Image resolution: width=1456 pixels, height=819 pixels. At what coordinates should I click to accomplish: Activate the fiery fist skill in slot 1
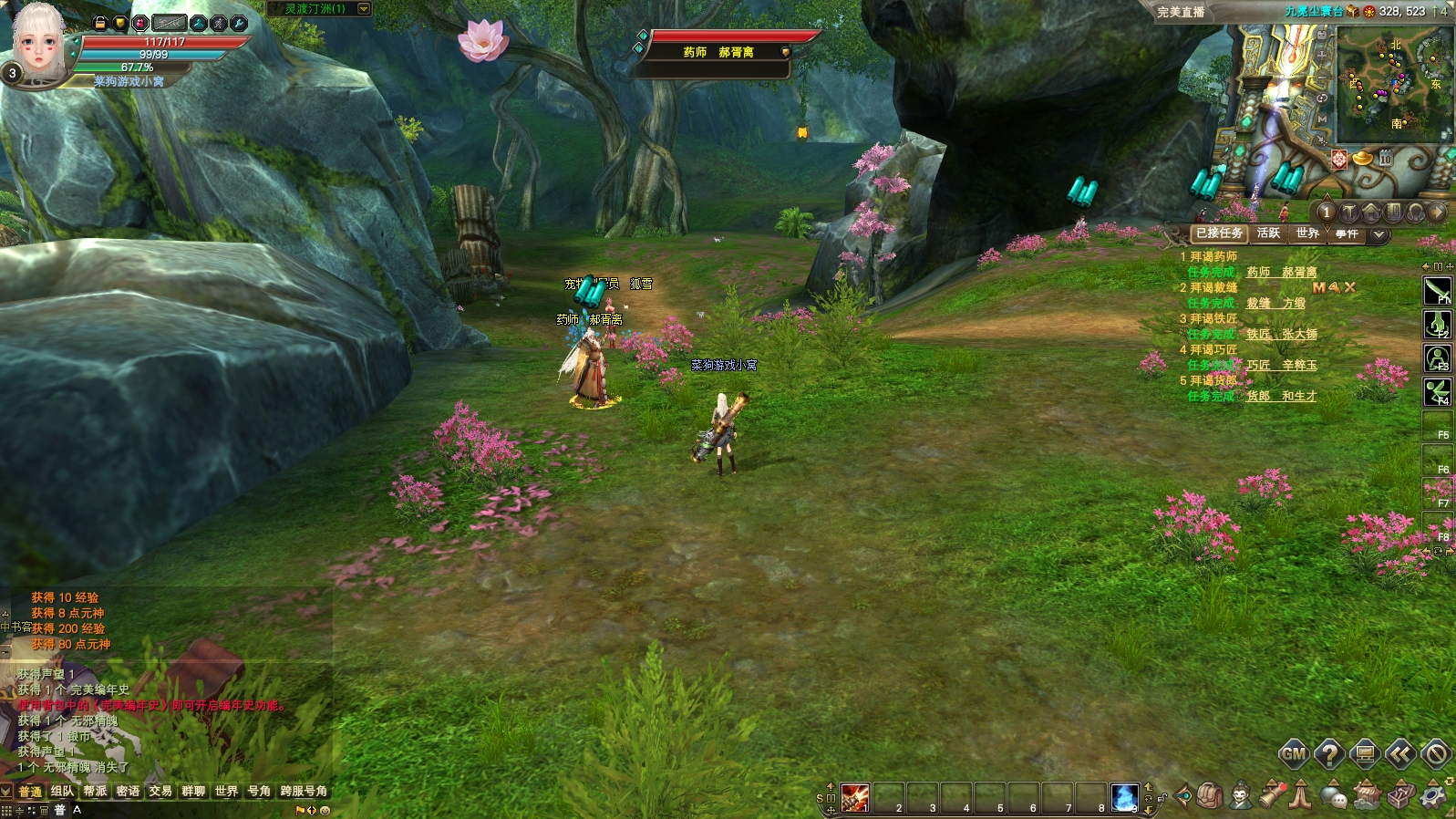point(854,797)
